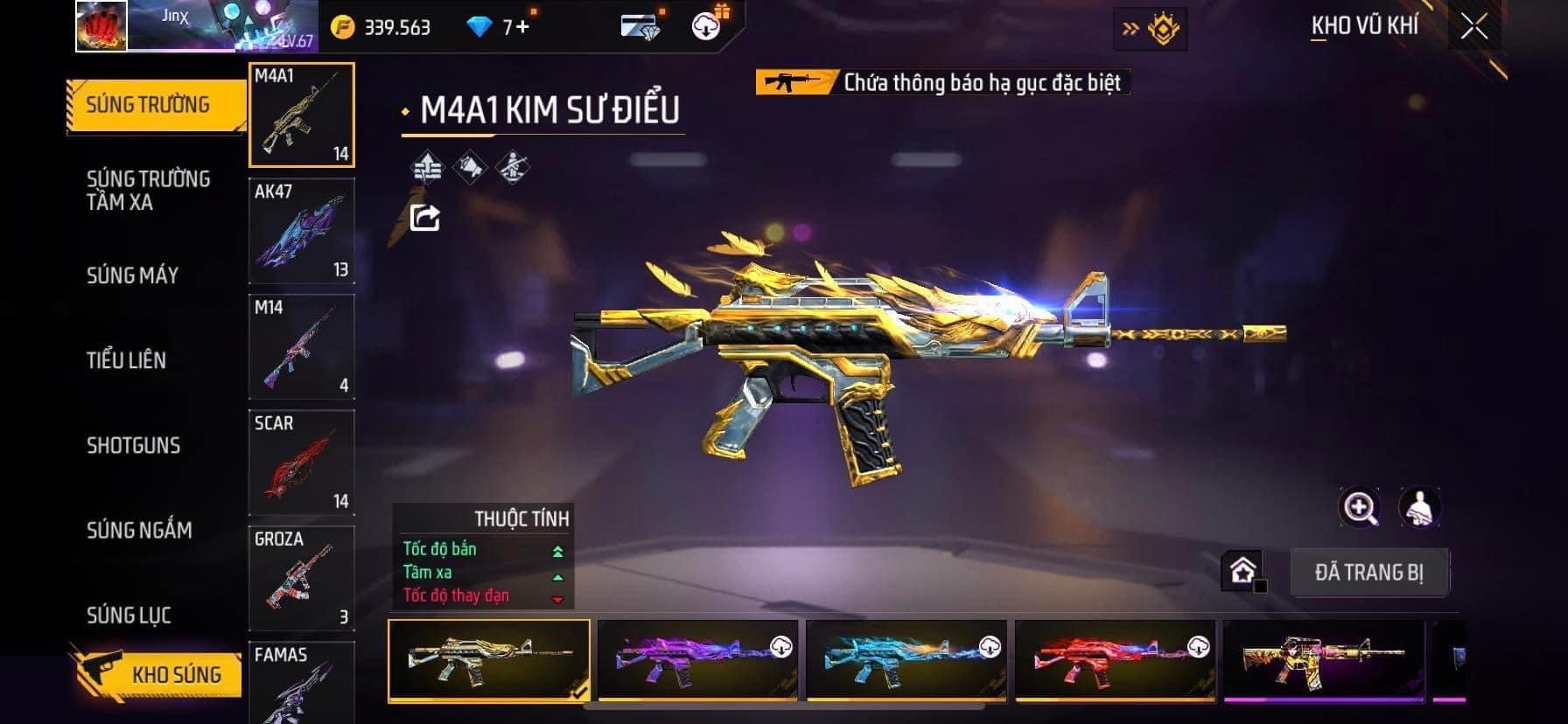1568x724 pixels.
Task: Pick the GROZA weapon tile
Action: click(302, 578)
